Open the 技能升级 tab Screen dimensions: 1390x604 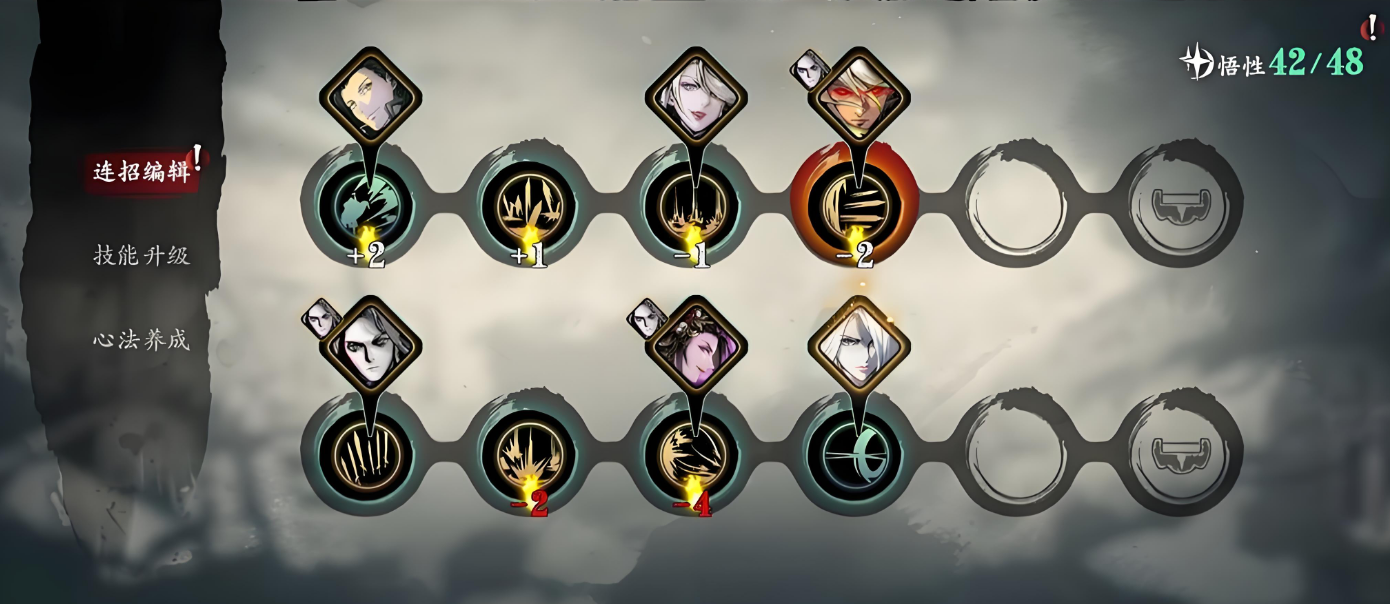[141, 255]
